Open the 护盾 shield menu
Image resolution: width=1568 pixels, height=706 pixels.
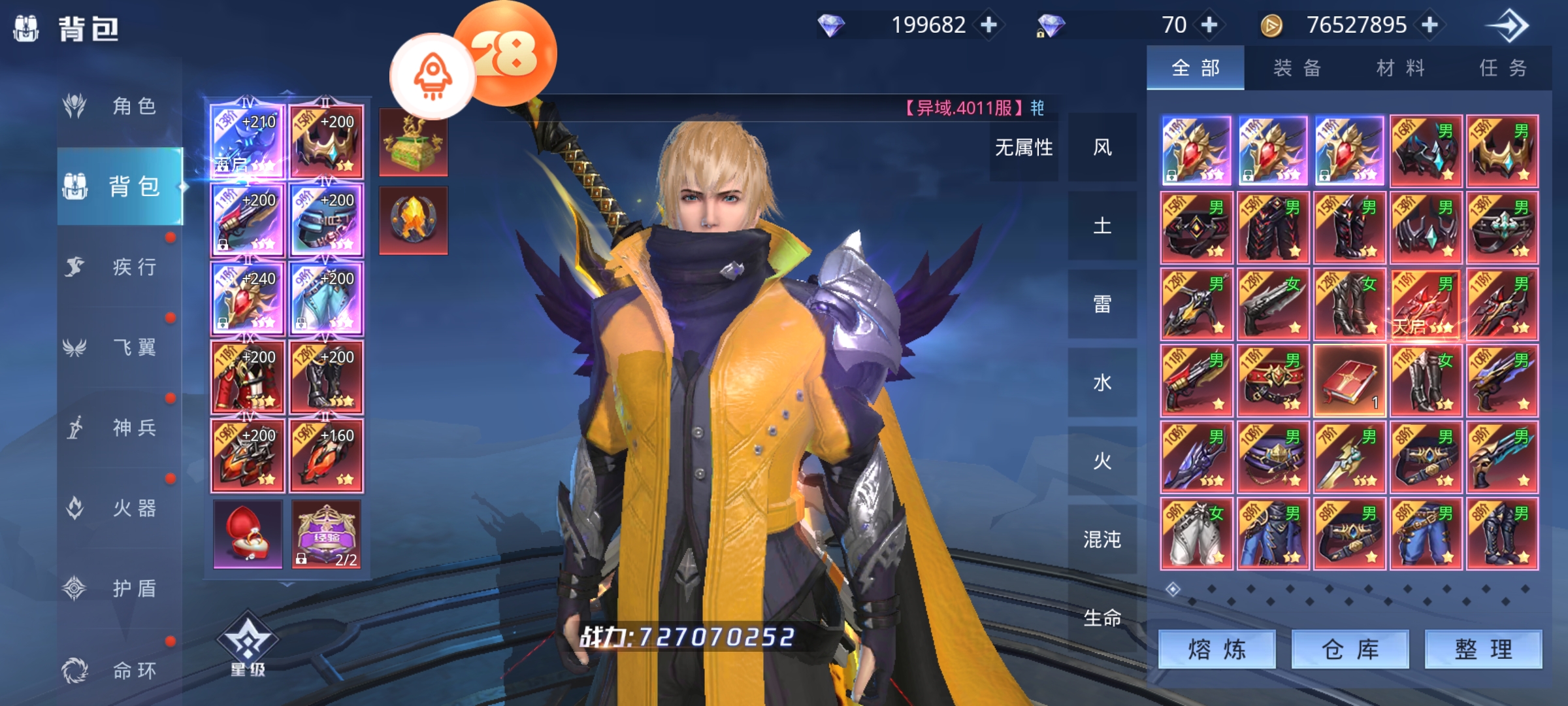pos(120,588)
